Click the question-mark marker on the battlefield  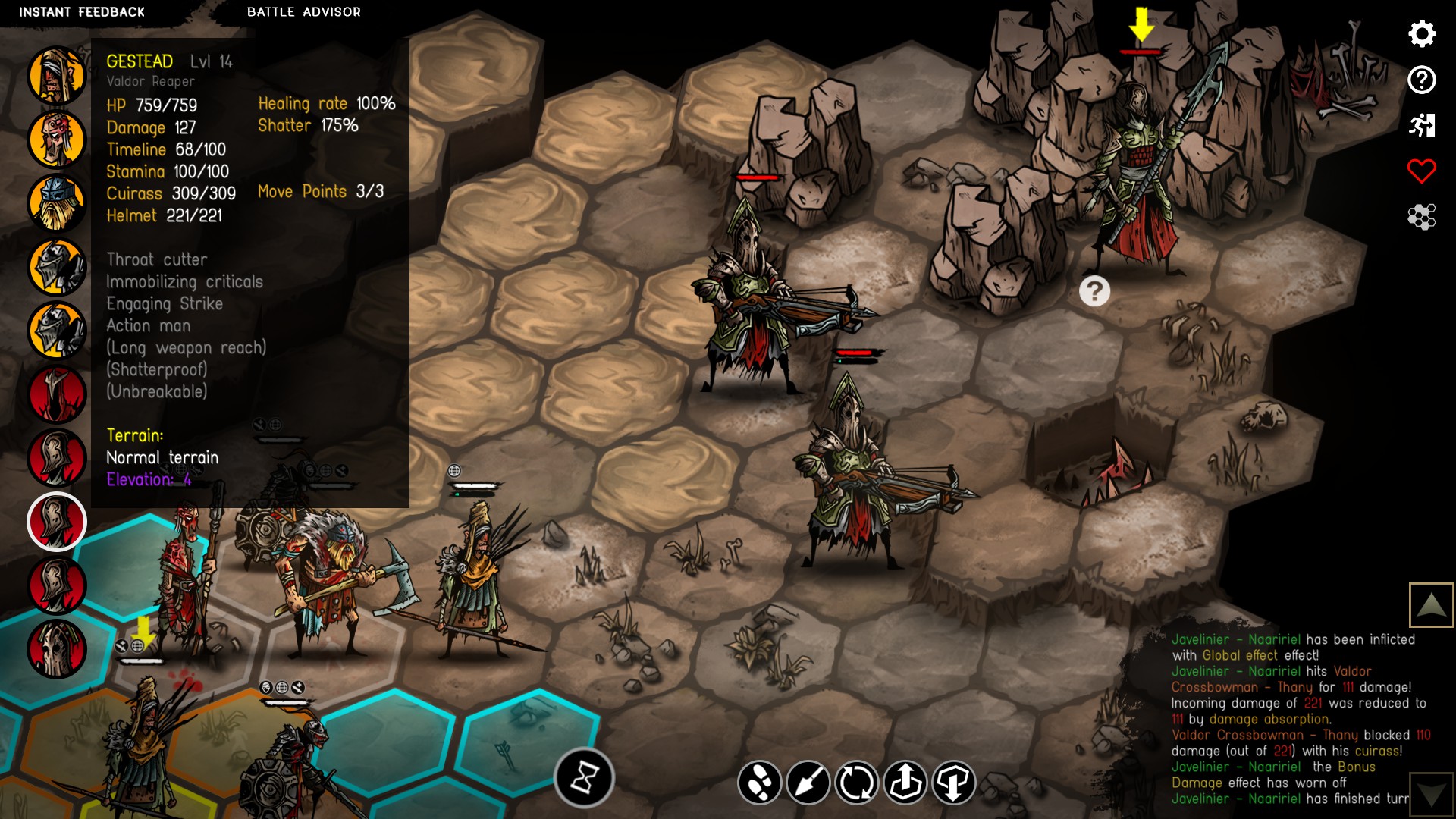1094,290
